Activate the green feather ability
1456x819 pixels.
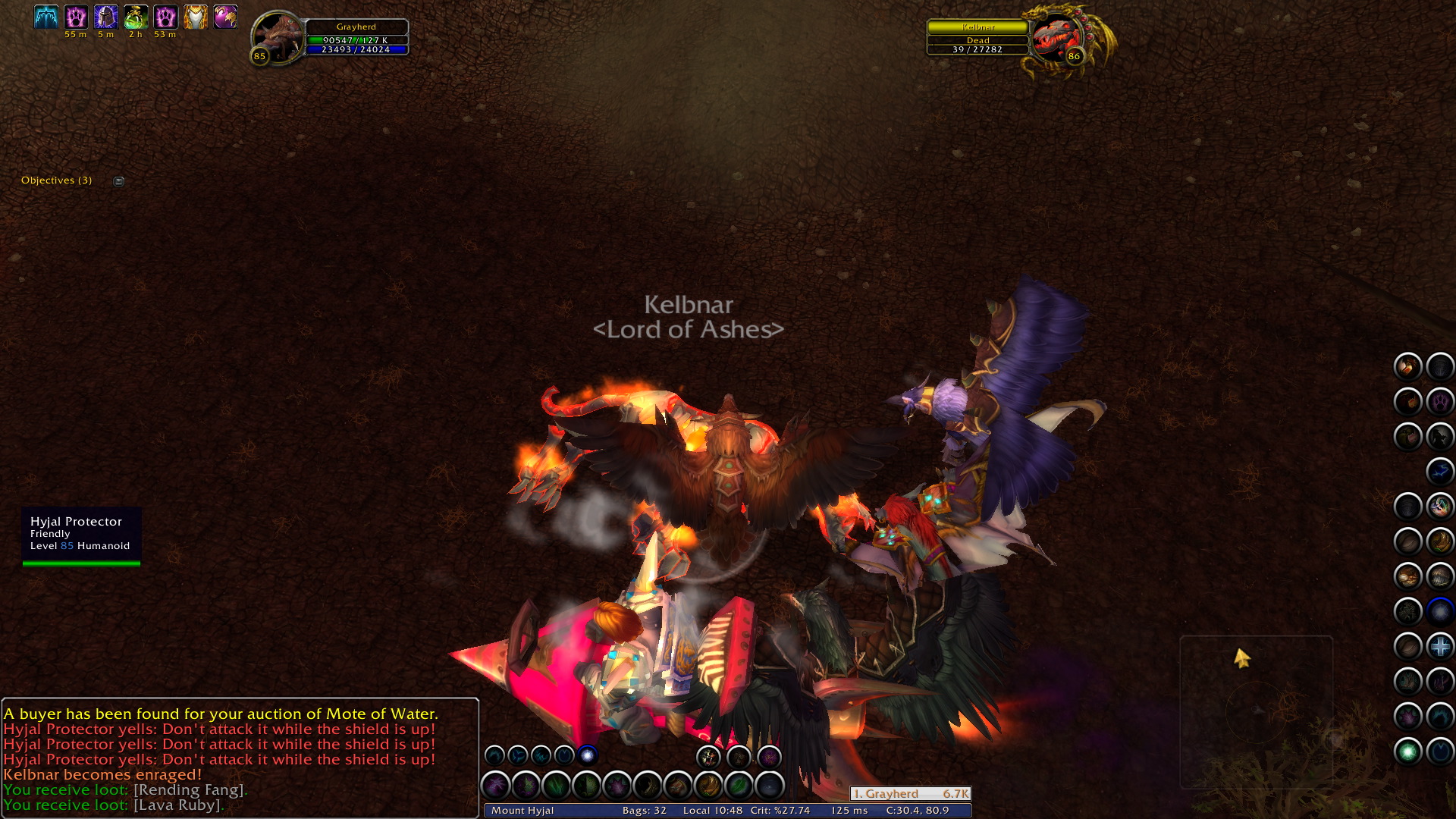(x=739, y=786)
